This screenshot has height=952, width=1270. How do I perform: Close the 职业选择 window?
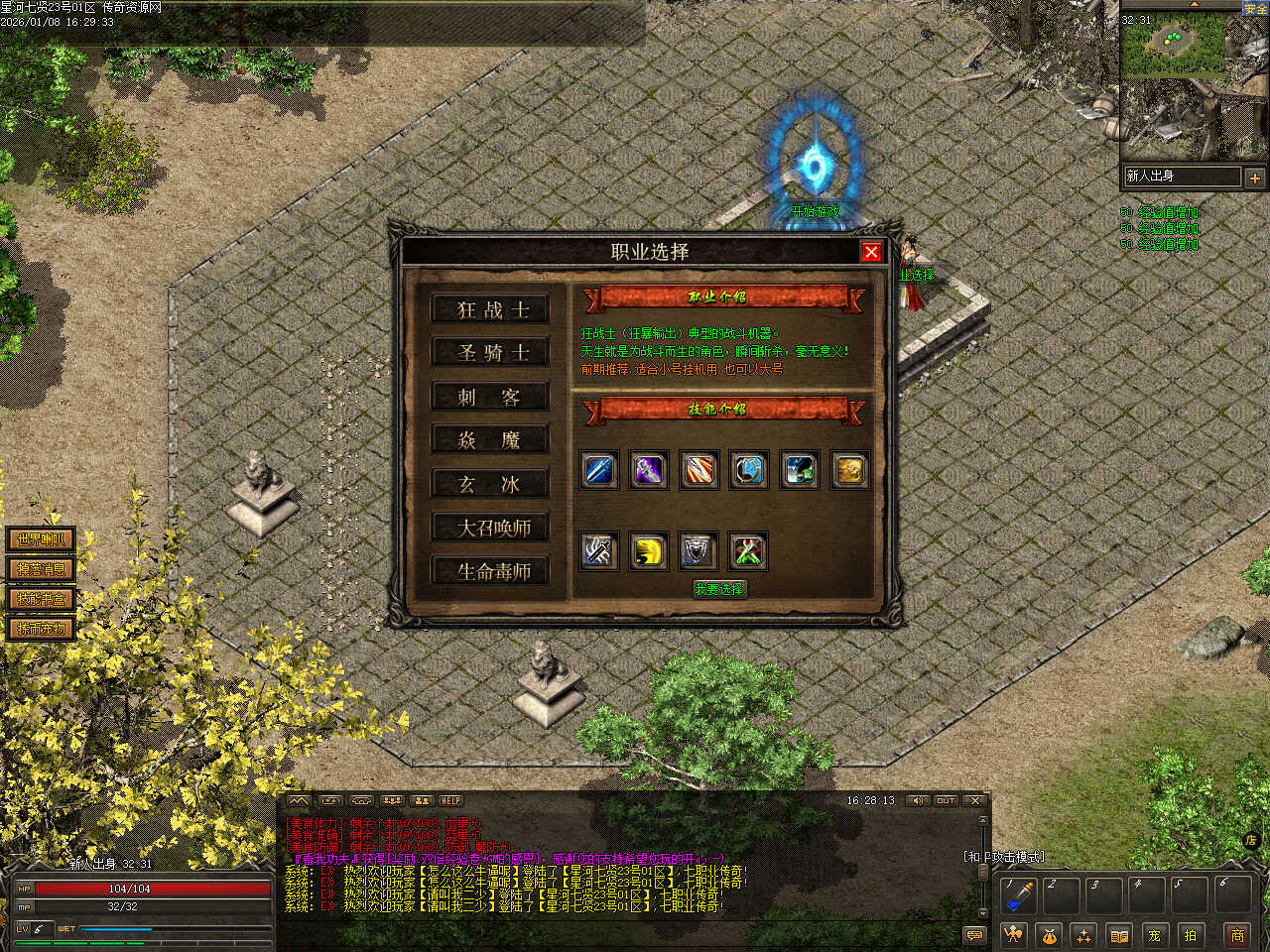click(871, 252)
